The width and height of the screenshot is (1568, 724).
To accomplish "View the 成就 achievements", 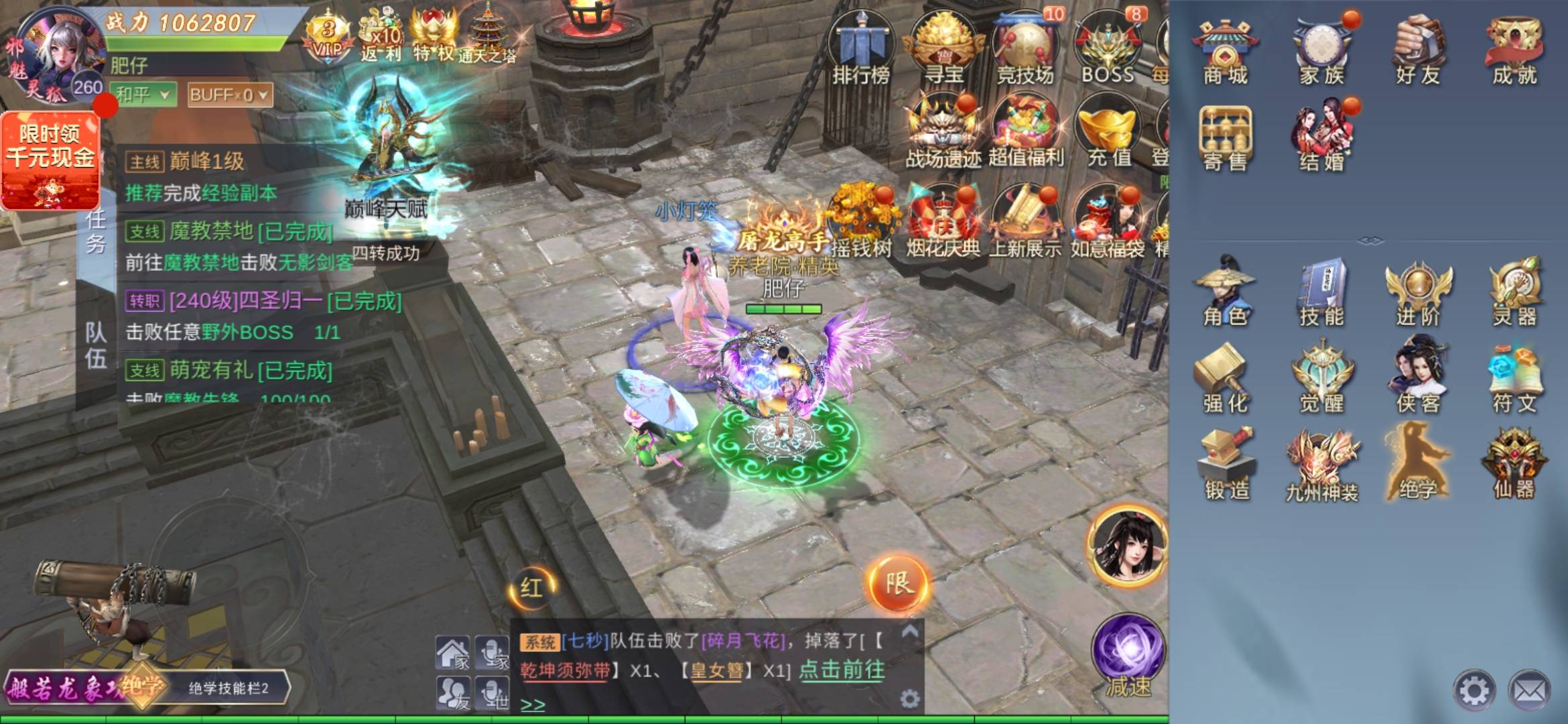I will [1514, 54].
